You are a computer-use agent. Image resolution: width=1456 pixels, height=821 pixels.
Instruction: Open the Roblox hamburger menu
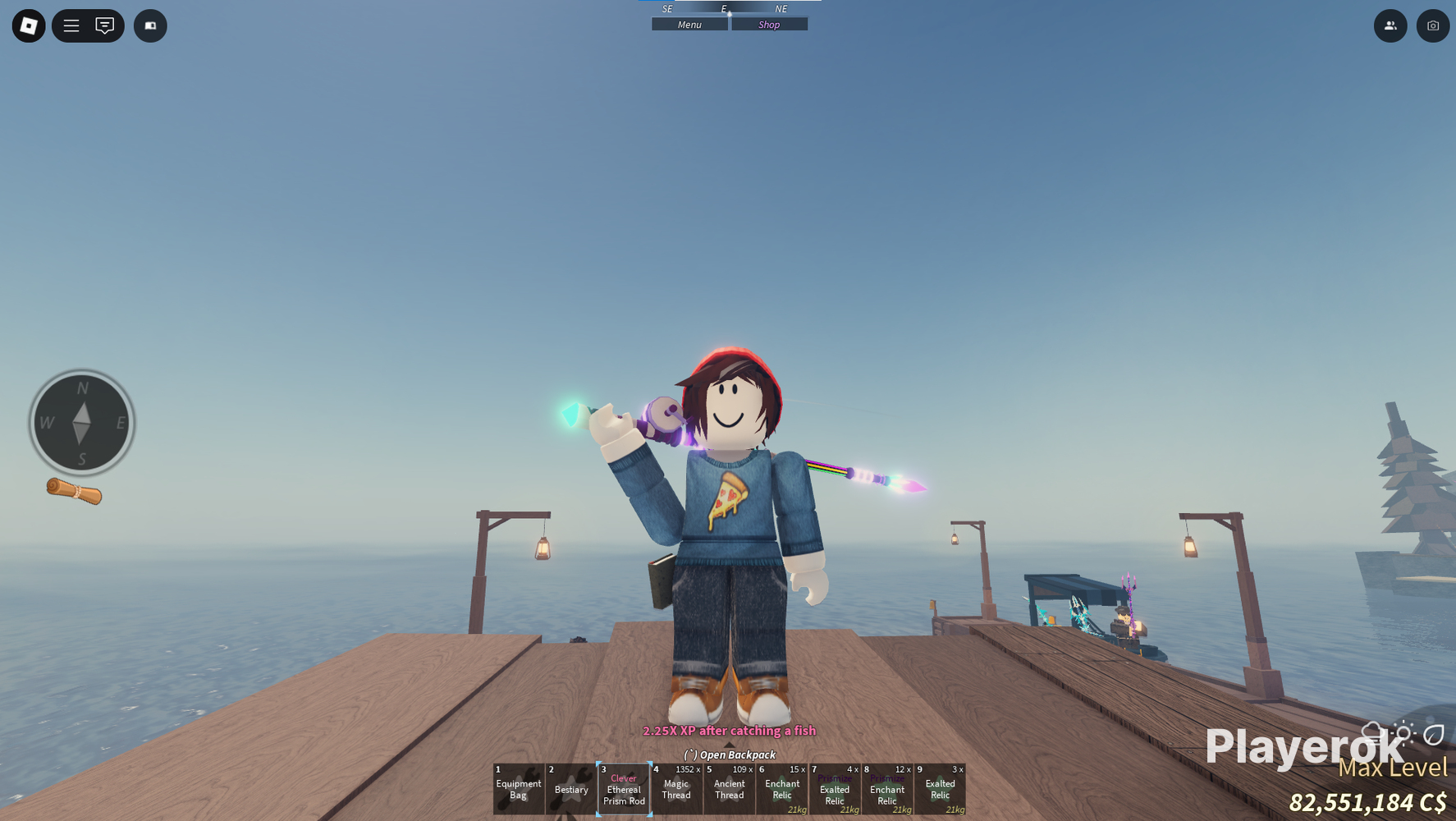point(71,25)
